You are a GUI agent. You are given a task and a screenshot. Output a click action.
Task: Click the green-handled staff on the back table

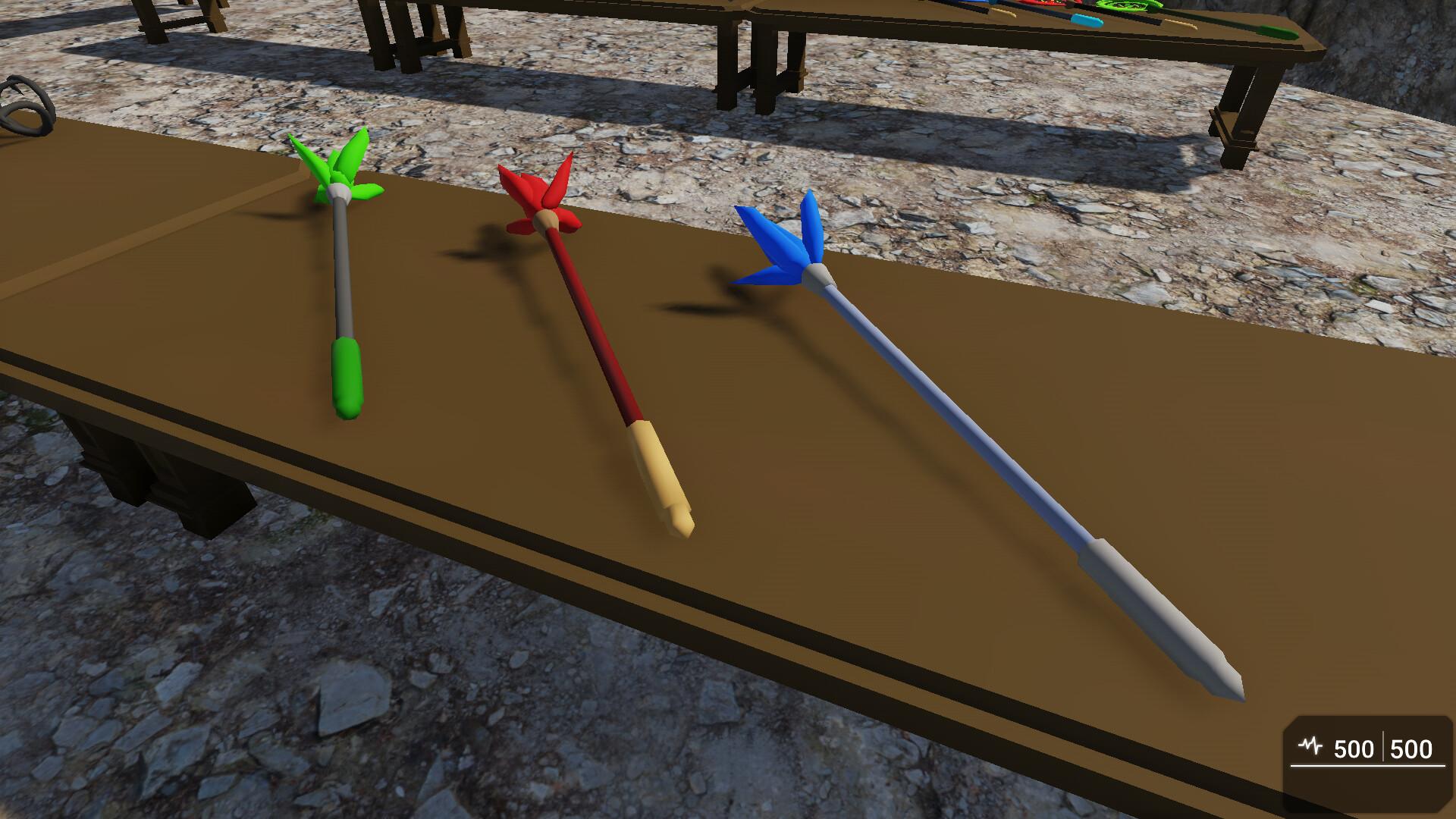click(1280, 30)
